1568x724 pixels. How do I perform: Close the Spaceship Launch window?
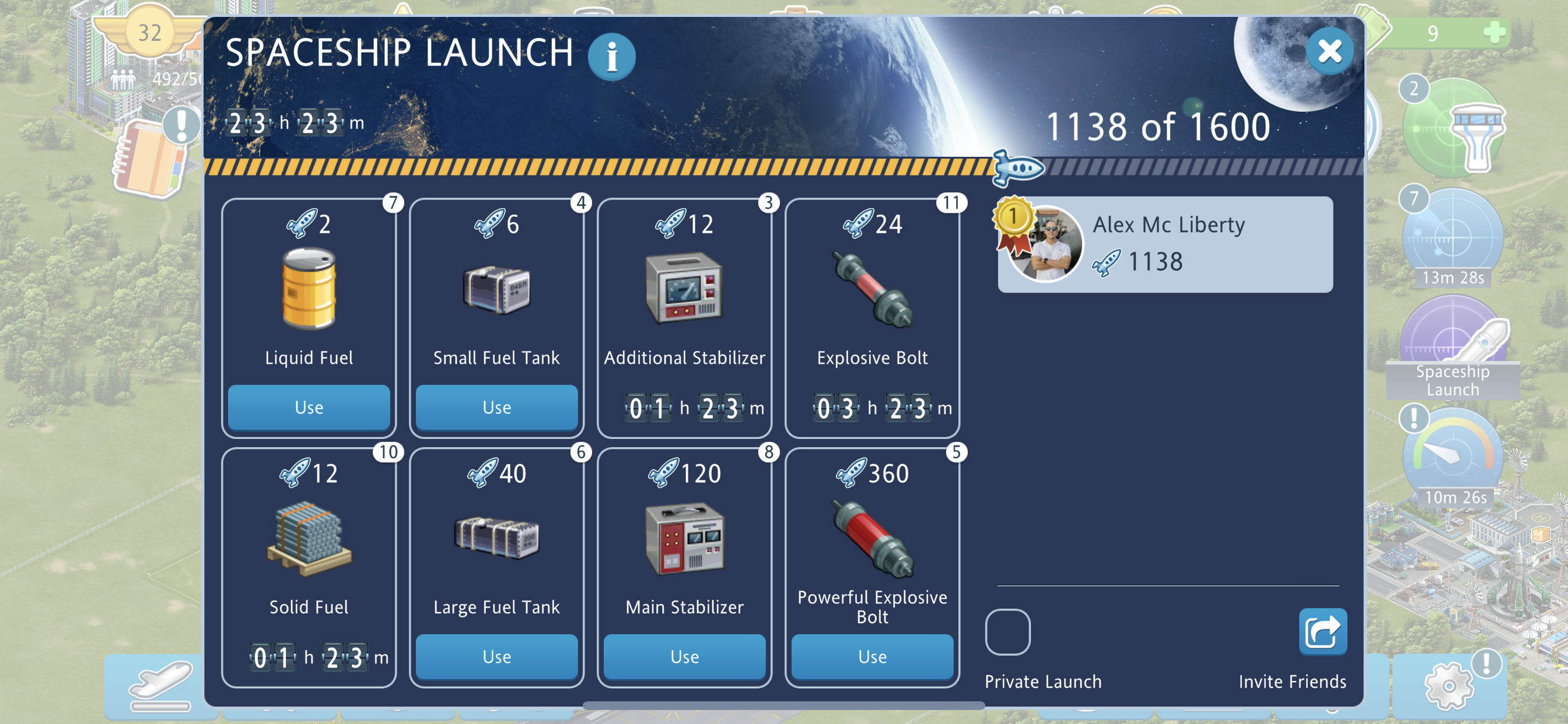click(x=1329, y=51)
